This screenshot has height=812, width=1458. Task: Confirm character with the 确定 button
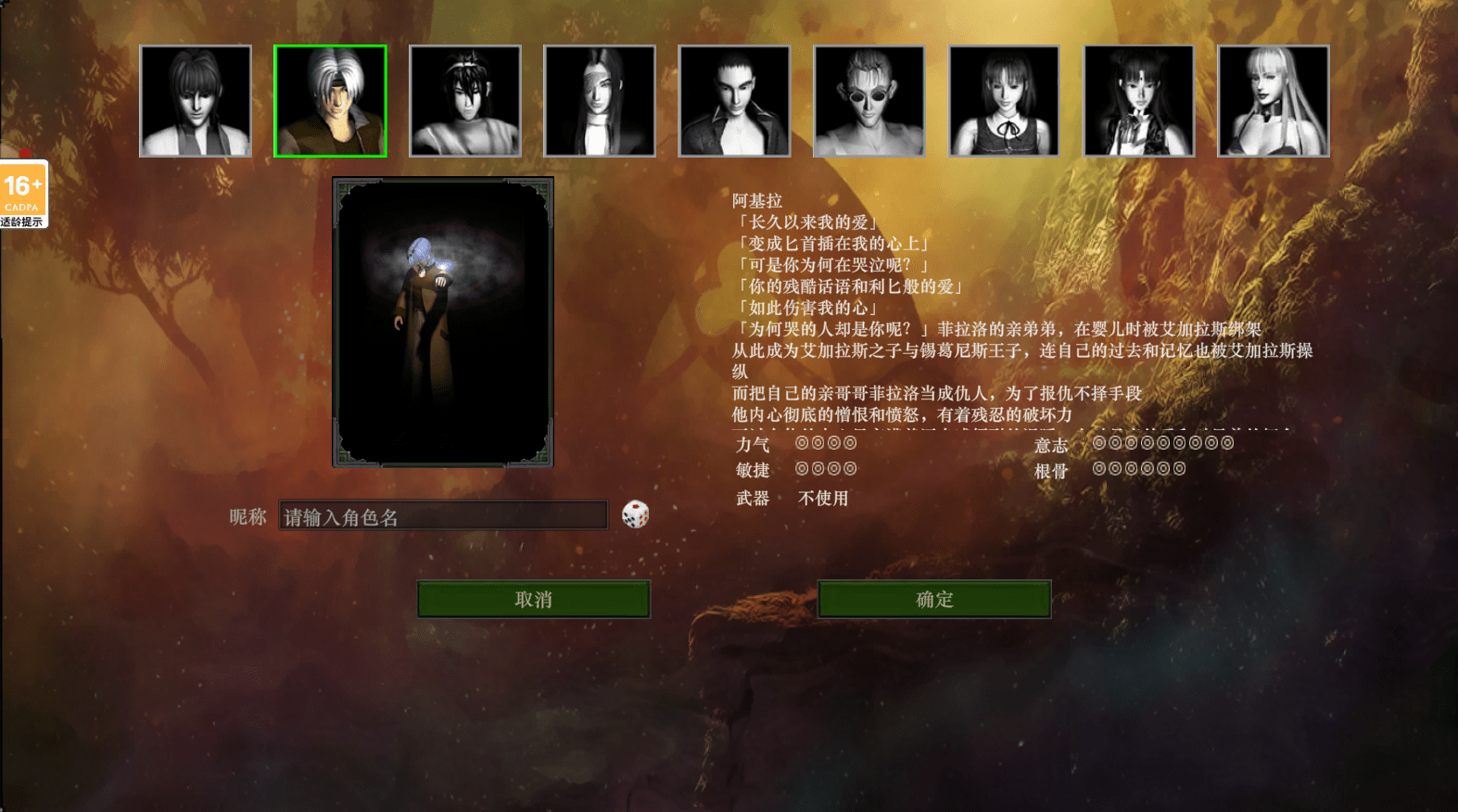coord(934,600)
